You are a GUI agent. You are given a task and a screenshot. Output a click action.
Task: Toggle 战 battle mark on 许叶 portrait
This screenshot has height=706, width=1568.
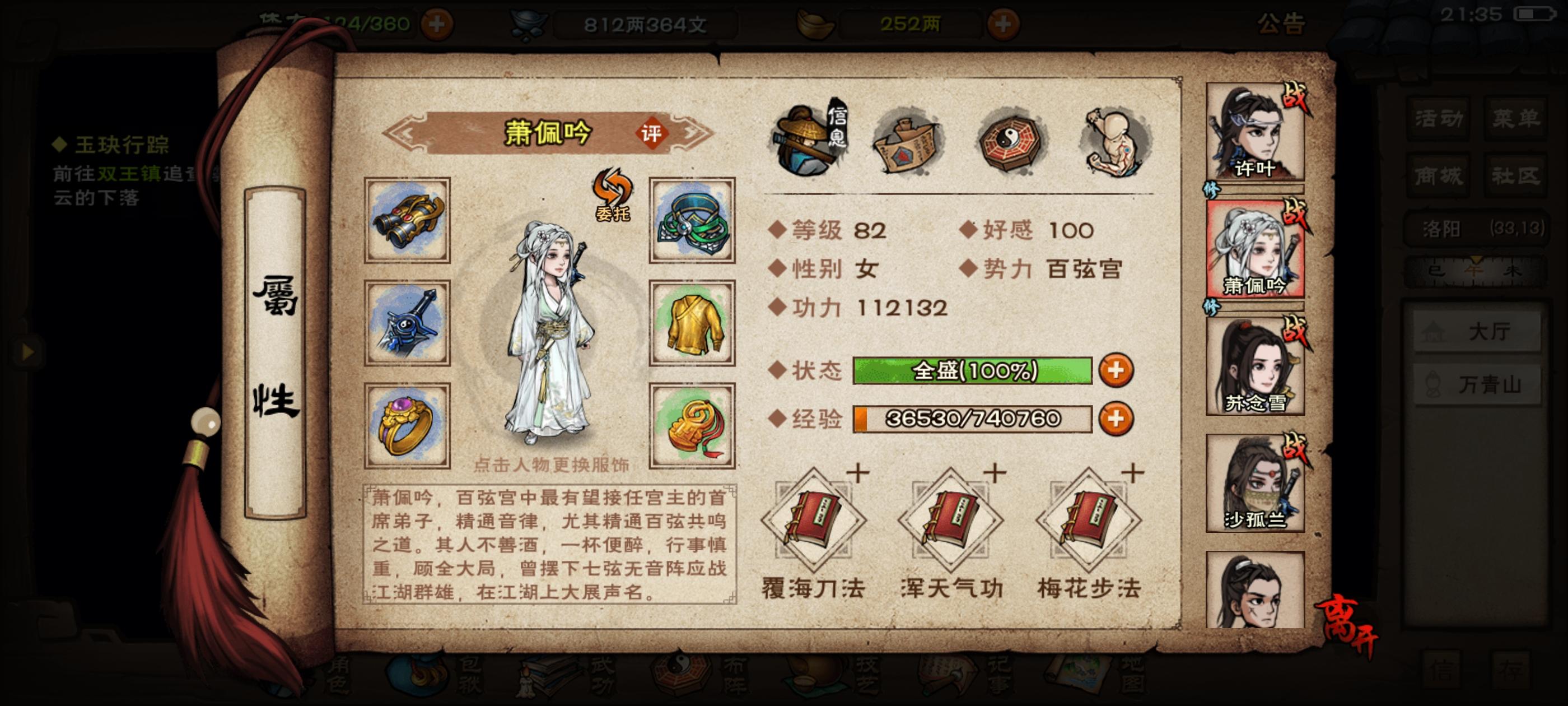click(1296, 96)
